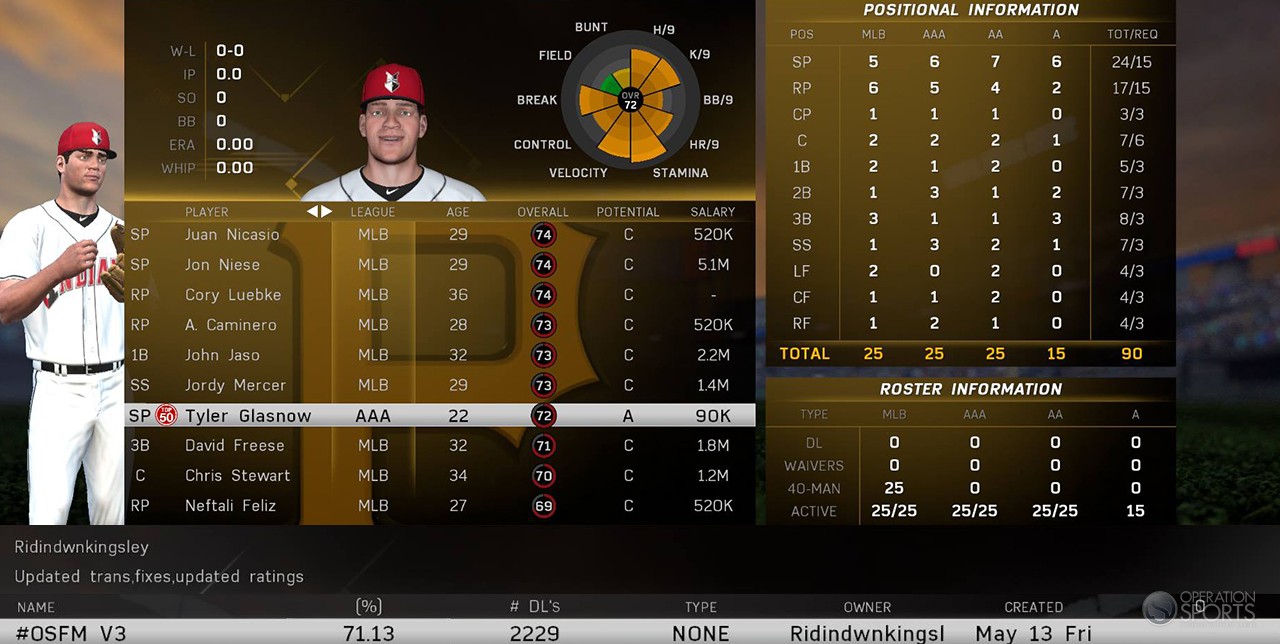Click the right arrow beside the PLAYER header
The width and height of the screenshot is (1280, 644).
[x=326, y=211]
